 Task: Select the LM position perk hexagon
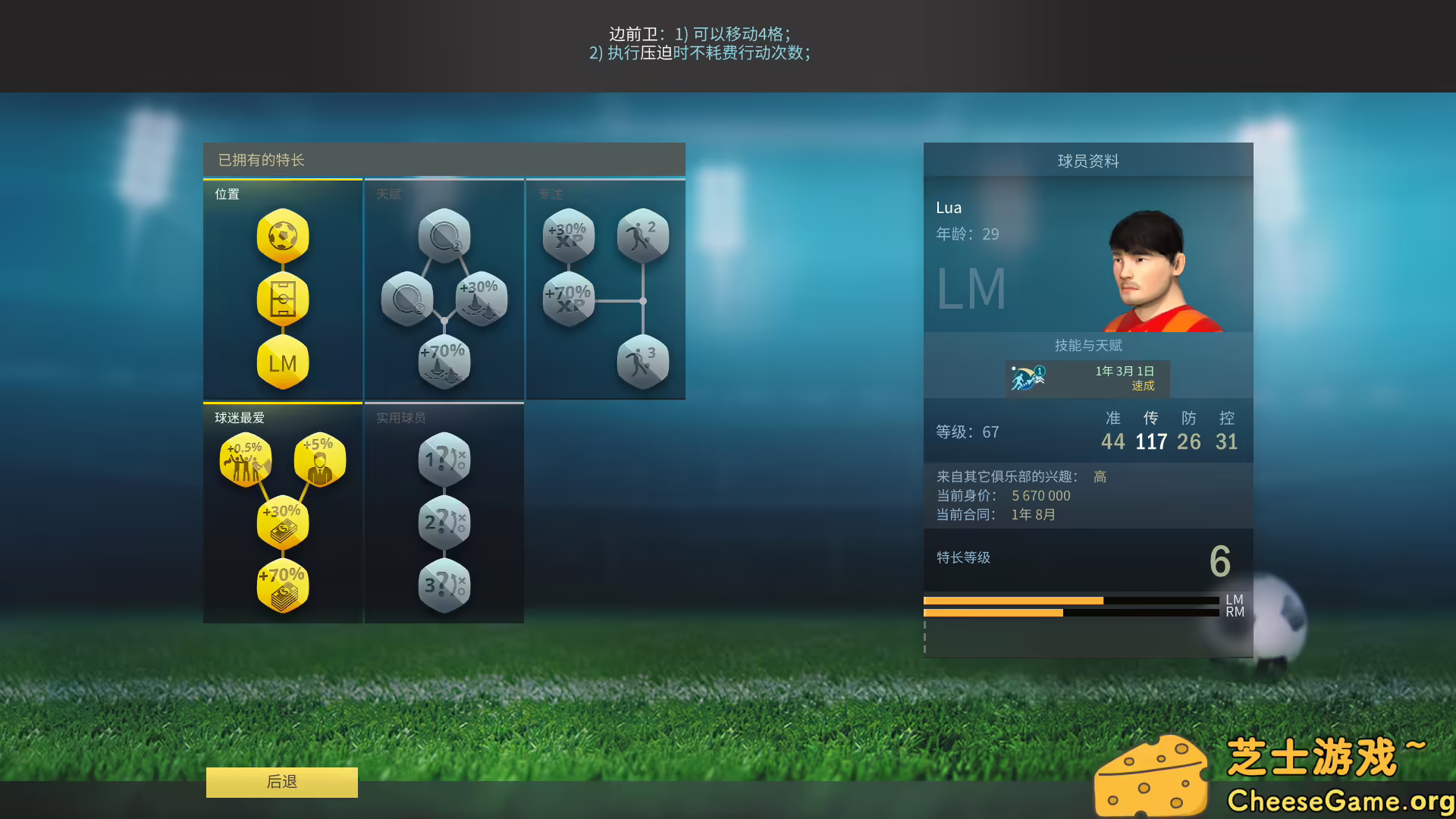pos(283,364)
